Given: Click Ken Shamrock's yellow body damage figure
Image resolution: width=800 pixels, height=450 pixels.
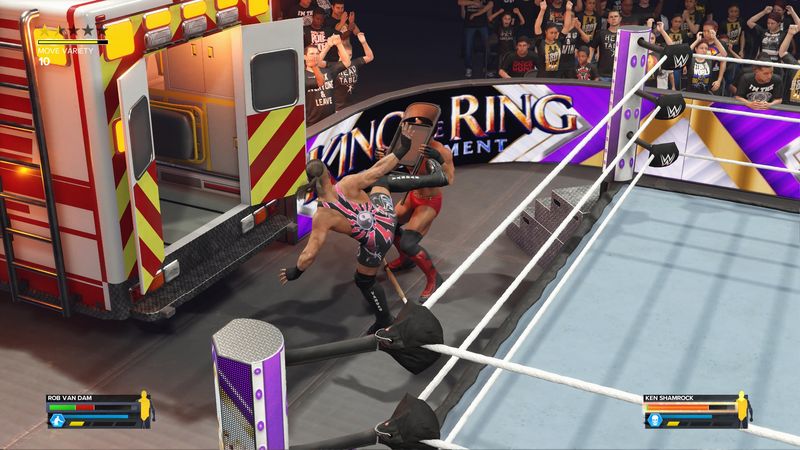Looking at the screenshot, I should point(742,409).
